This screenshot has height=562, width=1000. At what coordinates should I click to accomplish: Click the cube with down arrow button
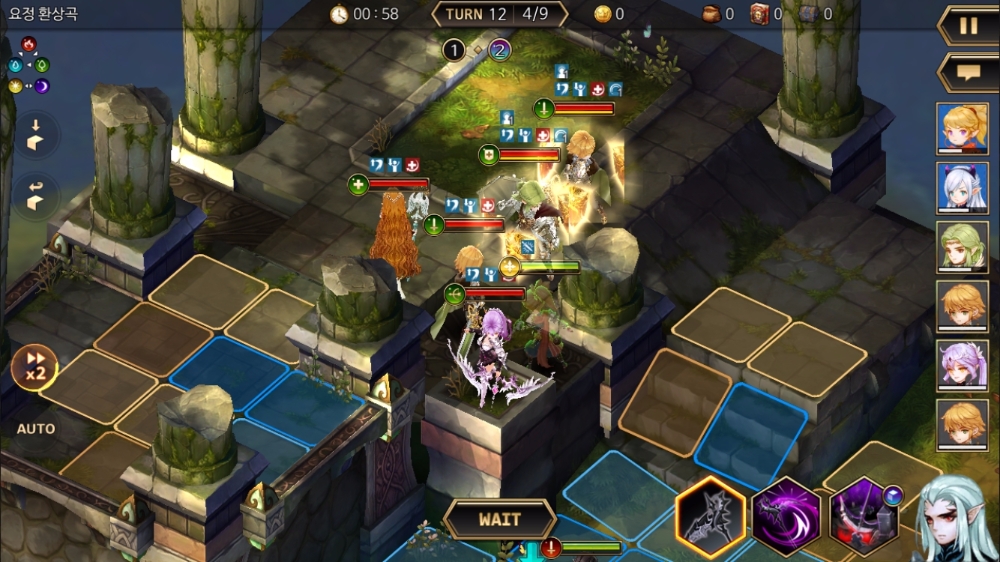(x=34, y=136)
